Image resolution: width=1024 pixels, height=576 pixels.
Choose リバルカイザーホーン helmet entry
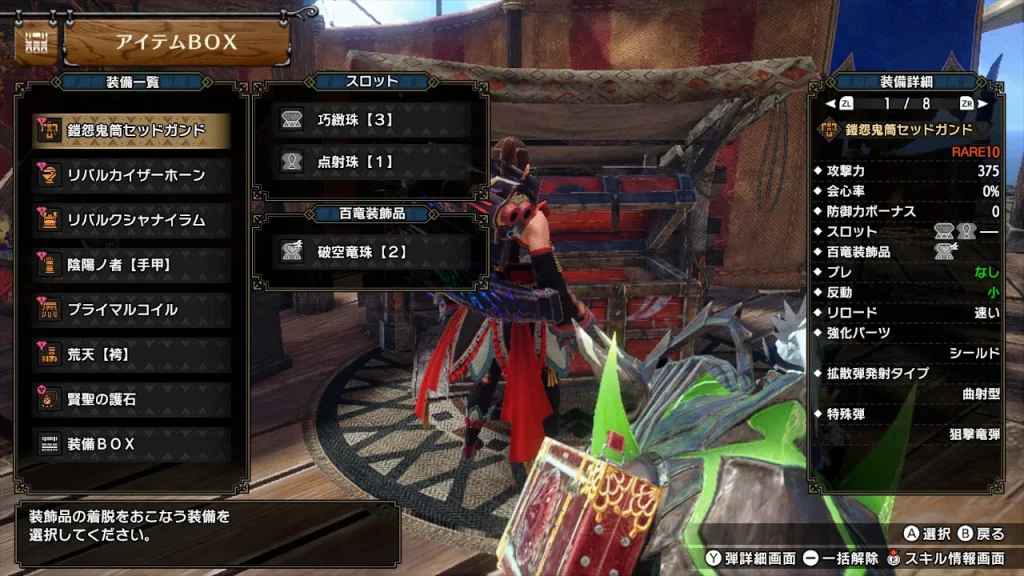click(132, 175)
